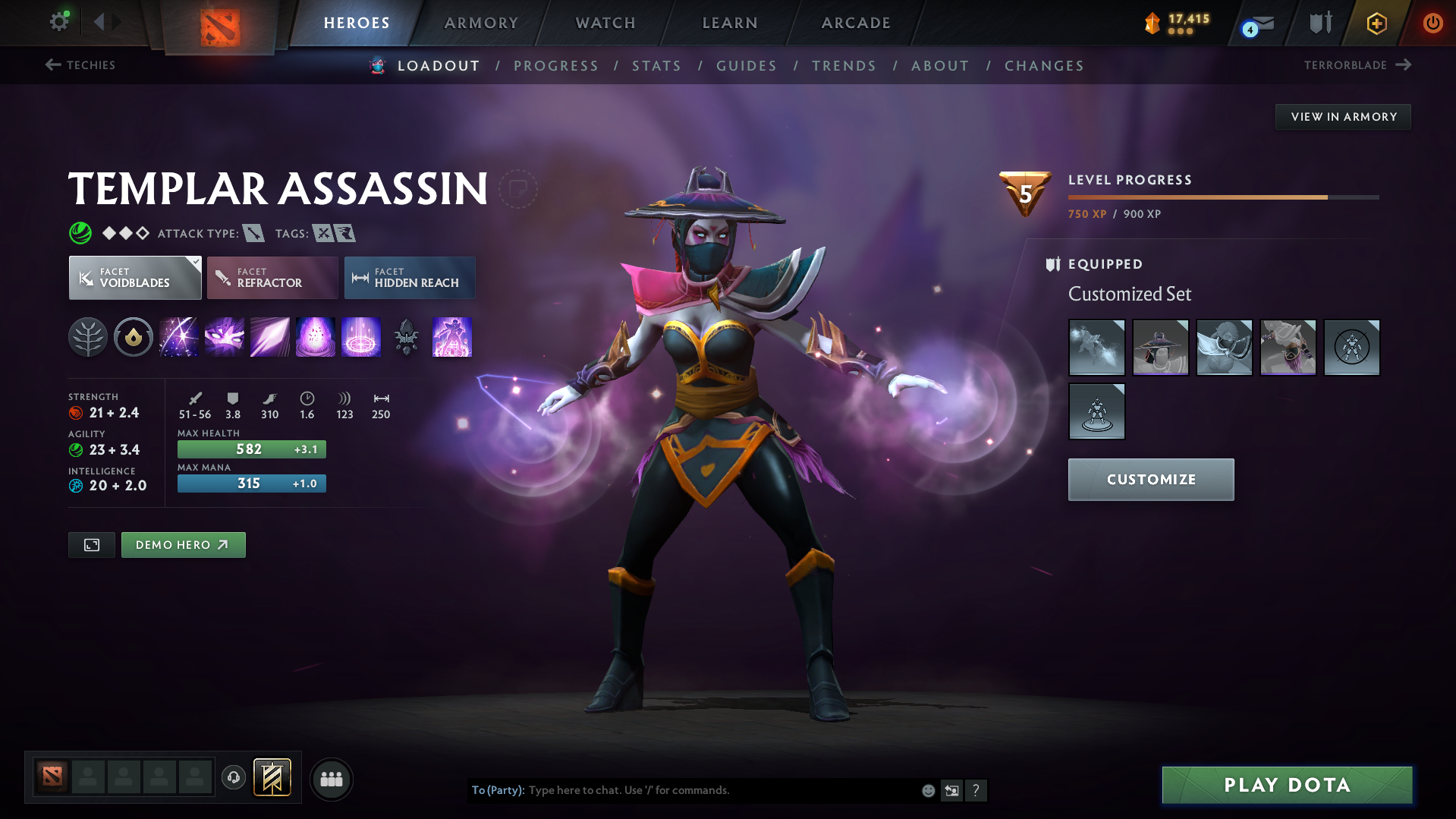The height and width of the screenshot is (819, 1456).
Task: Open the Customize loadout button
Action: [x=1150, y=480]
